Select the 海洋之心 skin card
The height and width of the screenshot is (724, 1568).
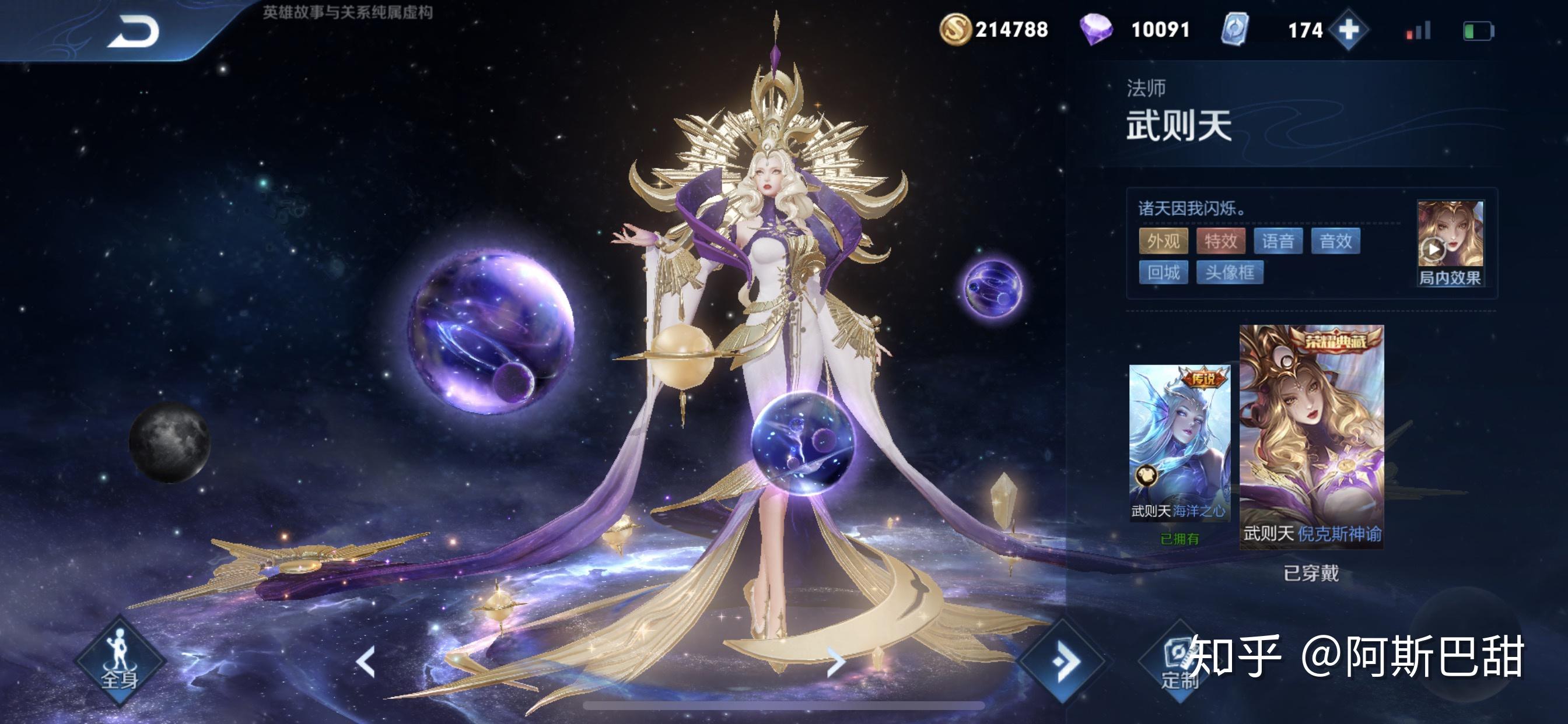[x=1179, y=442]
